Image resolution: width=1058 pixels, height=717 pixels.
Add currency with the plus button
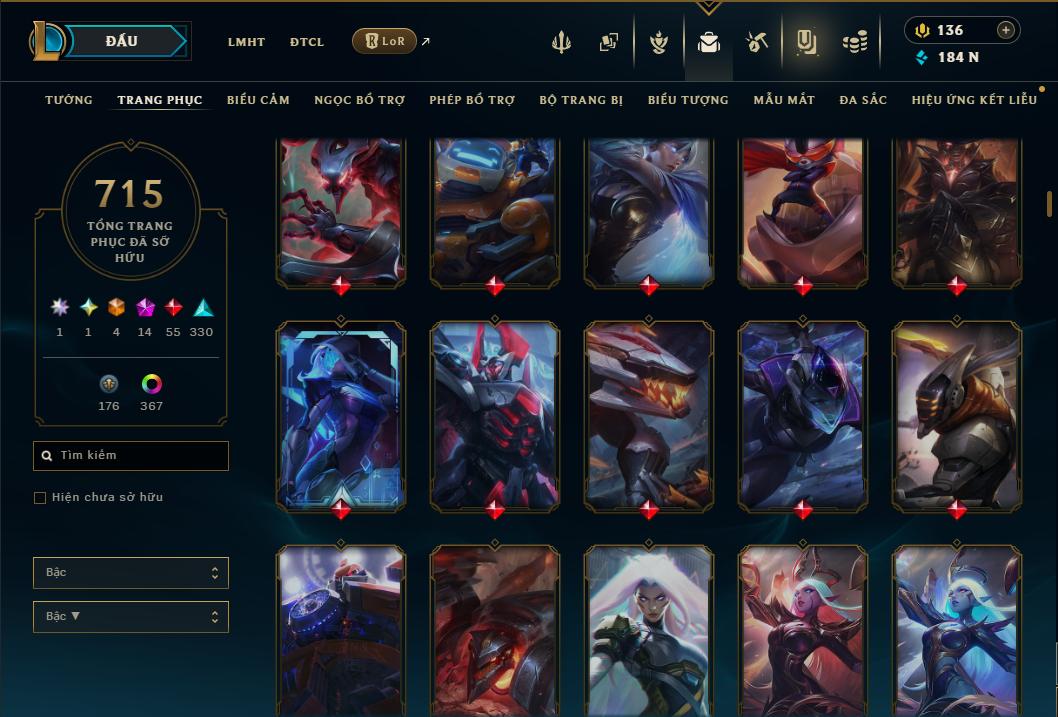pos(1006,30)
